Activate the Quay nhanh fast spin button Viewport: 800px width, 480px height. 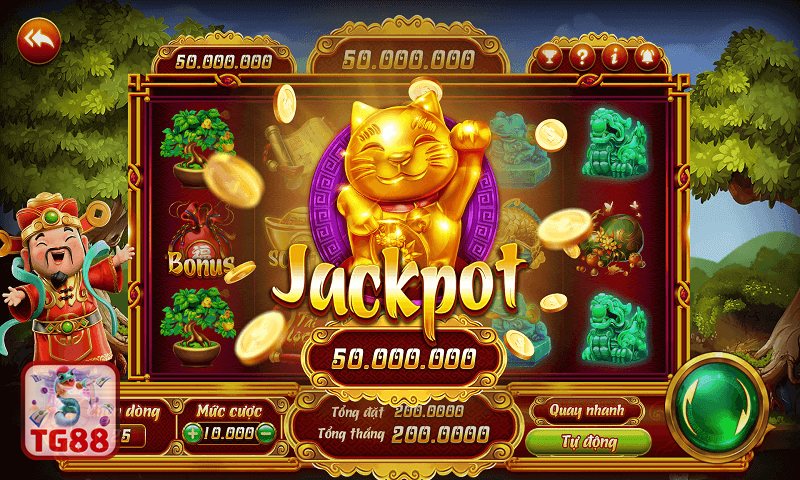(586, 410)
